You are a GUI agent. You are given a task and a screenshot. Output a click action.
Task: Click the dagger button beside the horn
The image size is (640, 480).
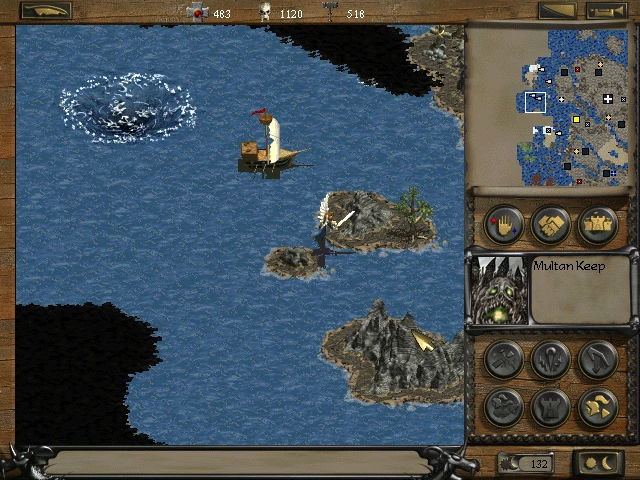point(557,11)
